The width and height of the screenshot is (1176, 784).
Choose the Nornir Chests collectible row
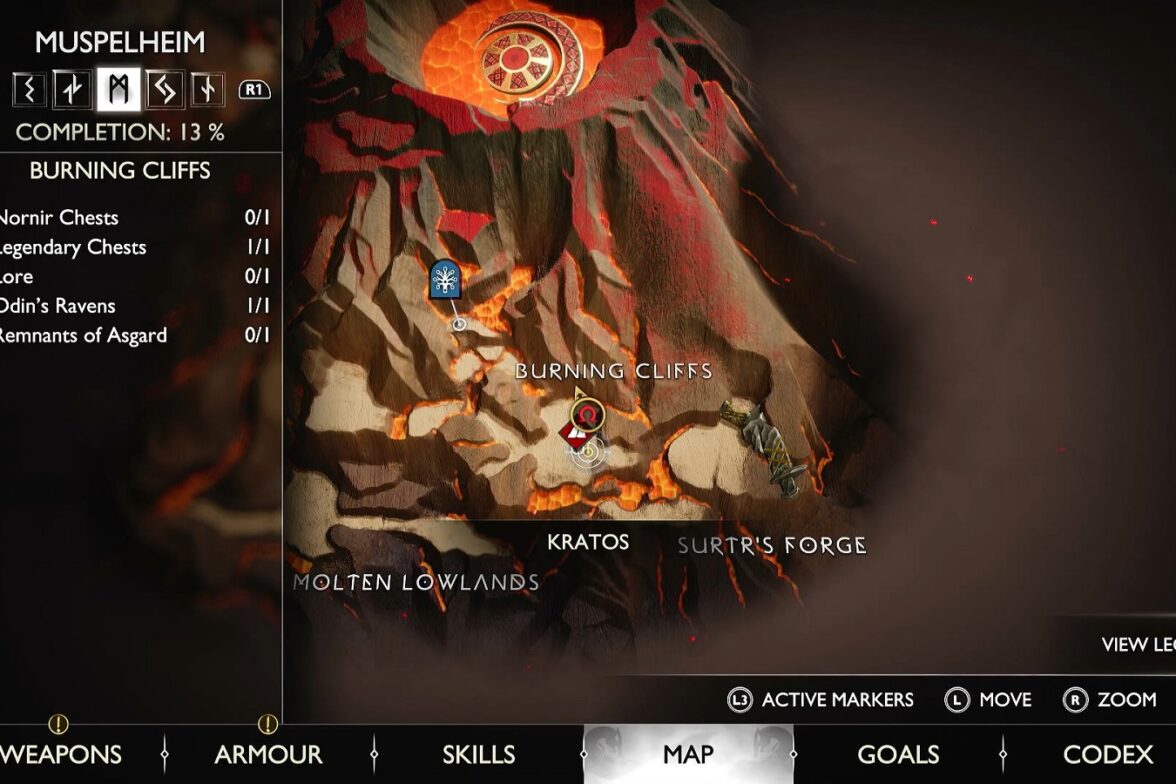[x=135, y=218]
